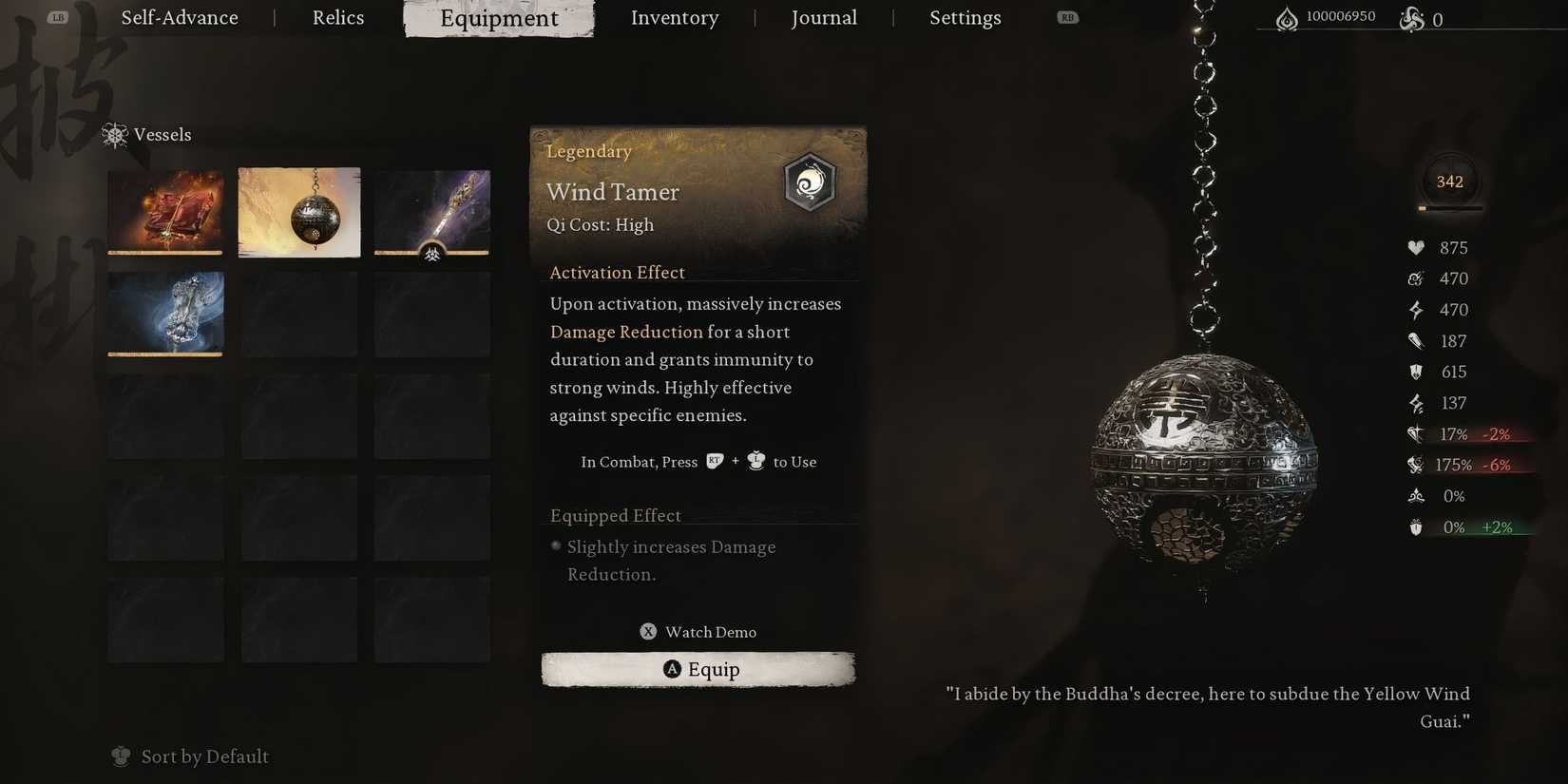Switch to the Relics tab
Viewport: 1568px width, 784px height.
click(337, 17)
